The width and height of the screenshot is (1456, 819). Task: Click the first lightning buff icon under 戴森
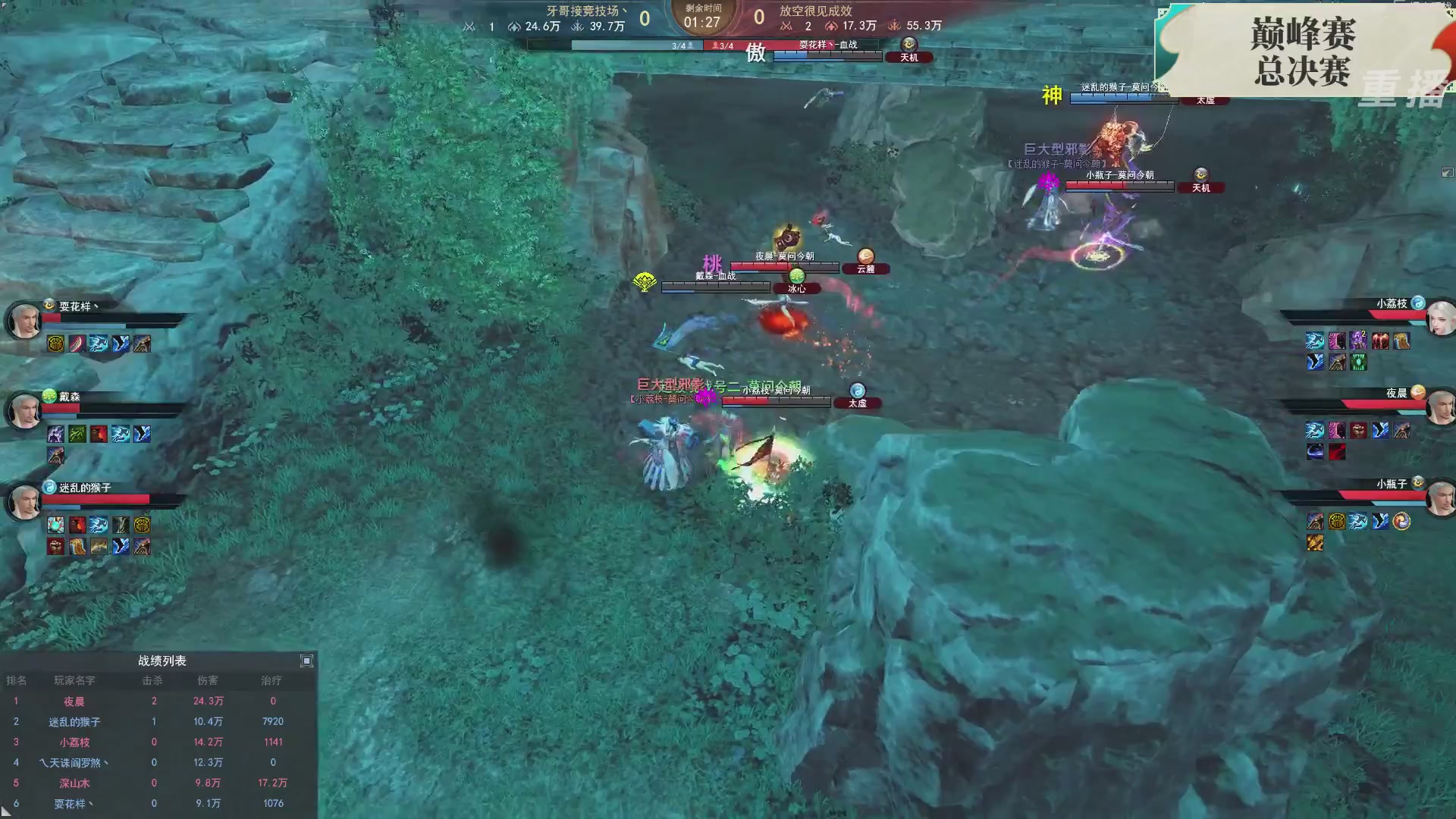tap(119, 434)
